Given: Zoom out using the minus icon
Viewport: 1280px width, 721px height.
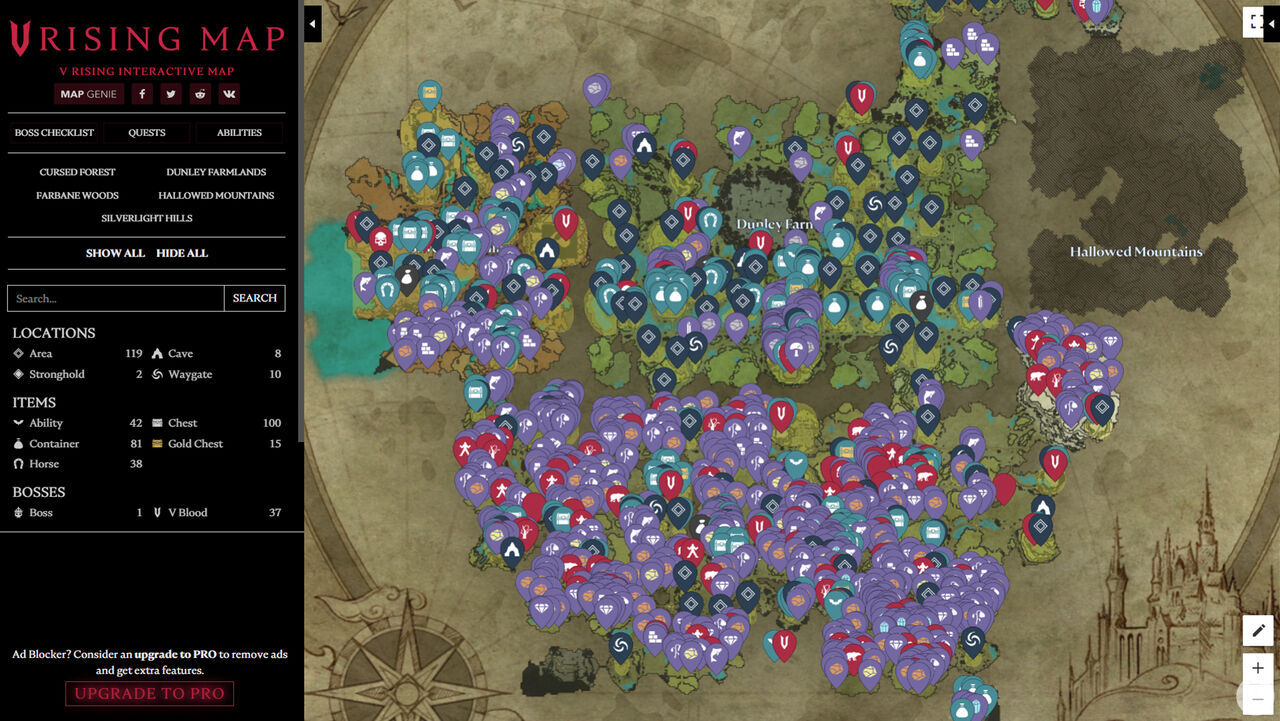Looking at the screenshot, I should pyautogui.click(x=1257, y=700).
